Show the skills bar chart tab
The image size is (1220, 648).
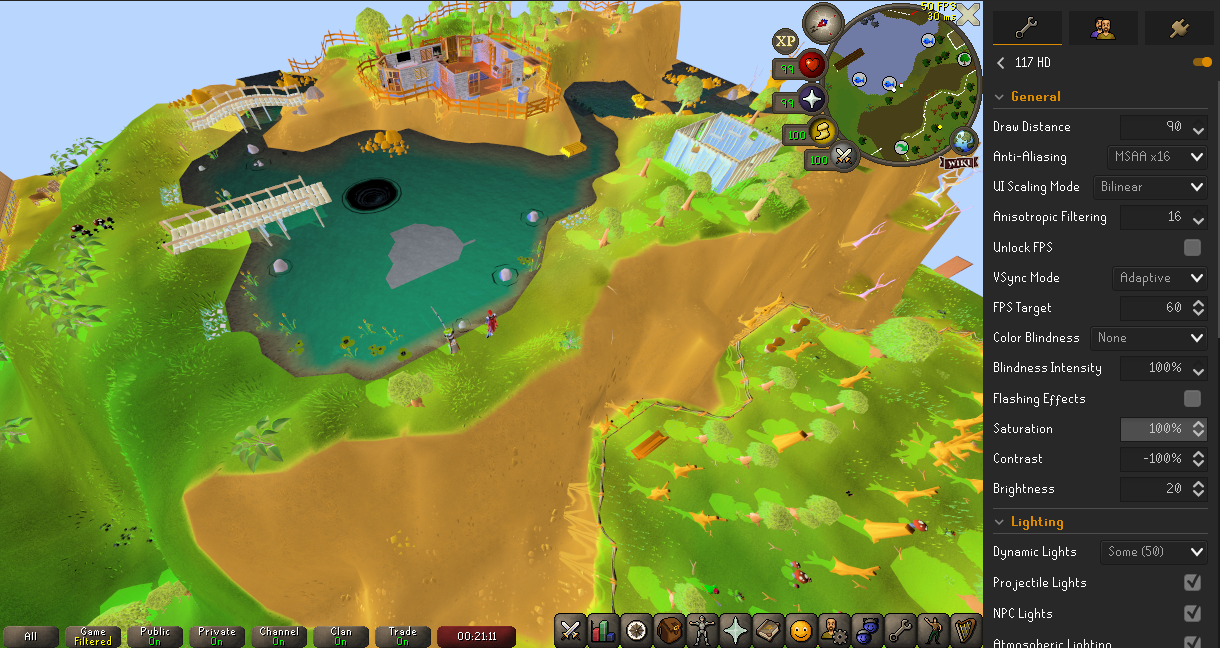tap(603, 630)
